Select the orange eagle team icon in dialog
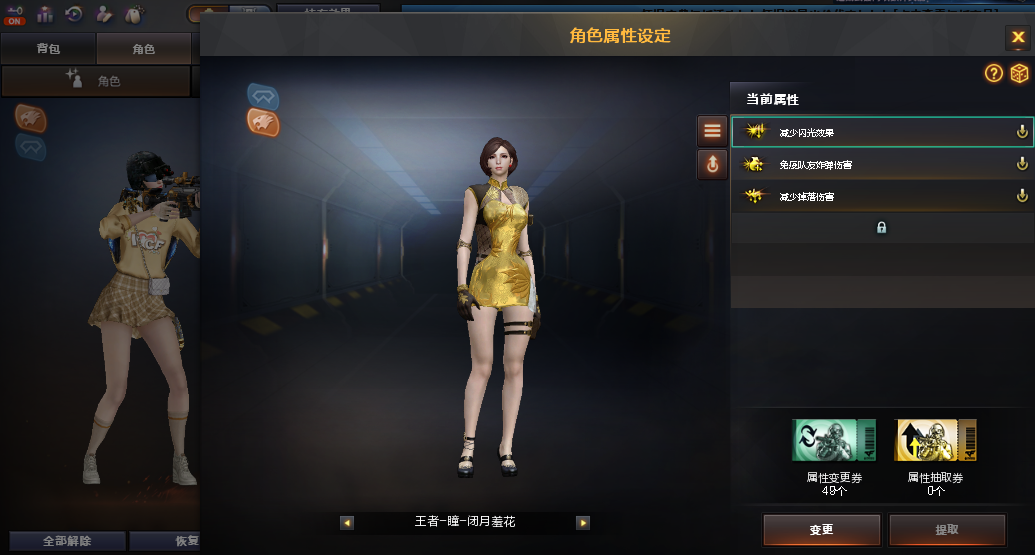Screen dimensions: 1035x555 point(263,123)
